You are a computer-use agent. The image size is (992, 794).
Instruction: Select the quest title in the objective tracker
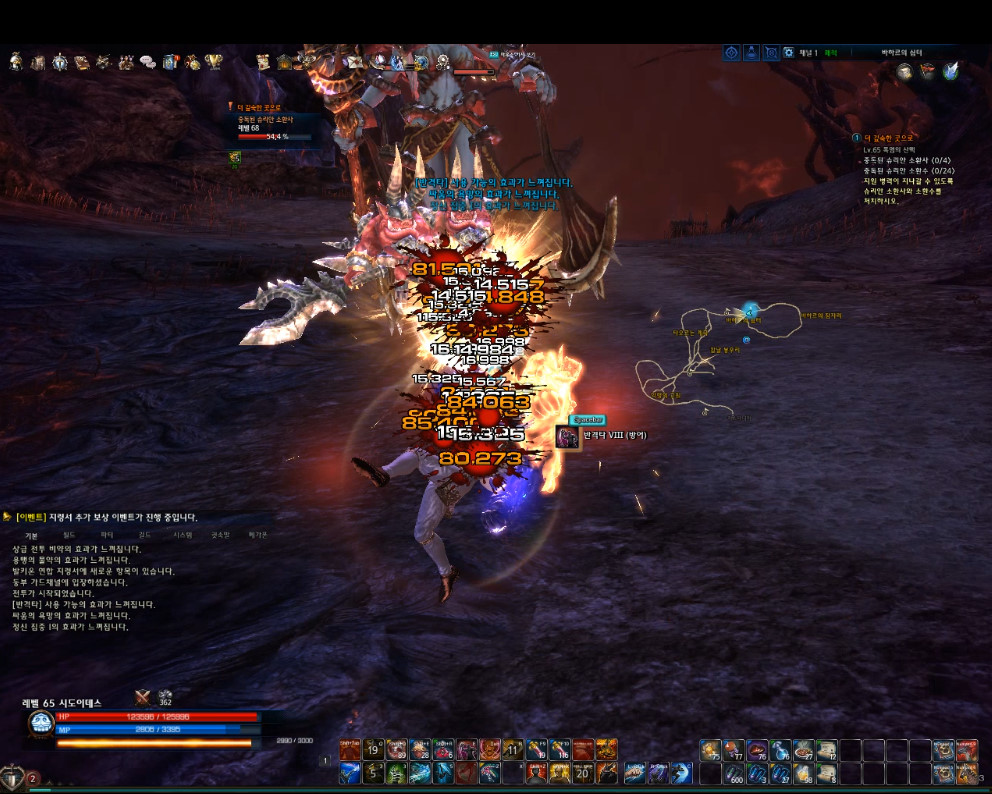pos(889,137)
